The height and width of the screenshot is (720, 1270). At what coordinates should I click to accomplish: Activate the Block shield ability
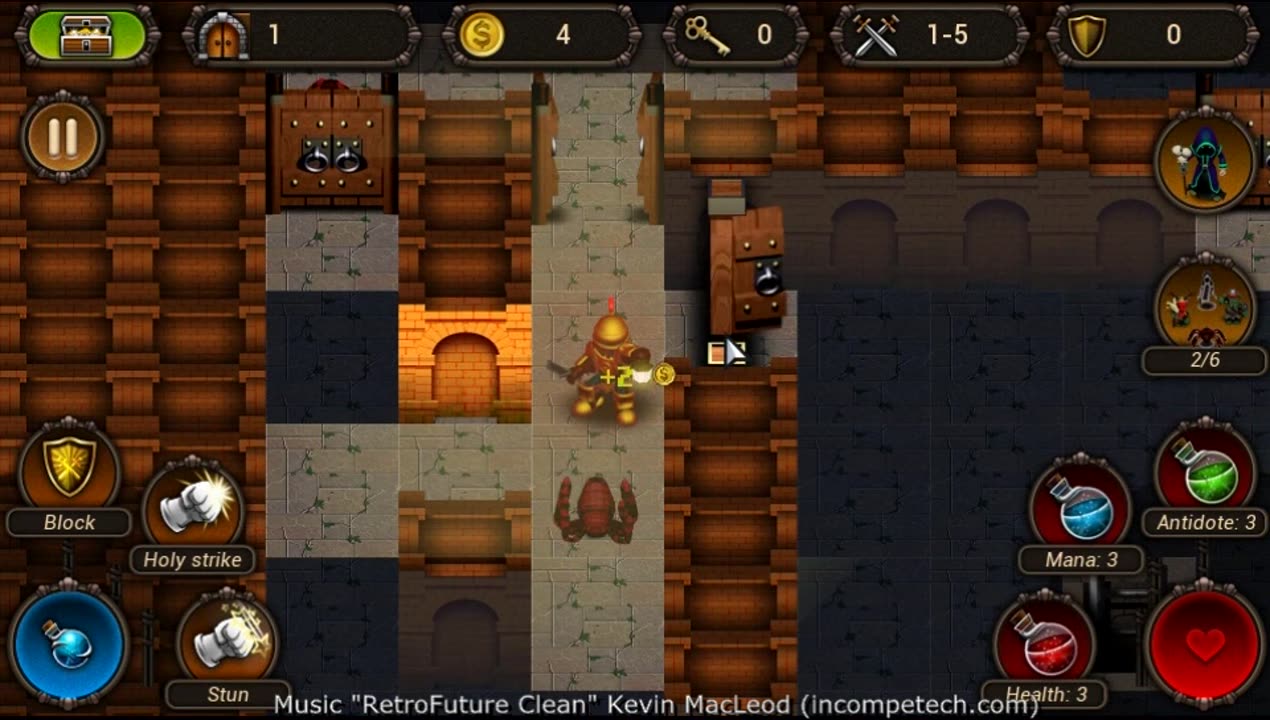coord(70,468)
